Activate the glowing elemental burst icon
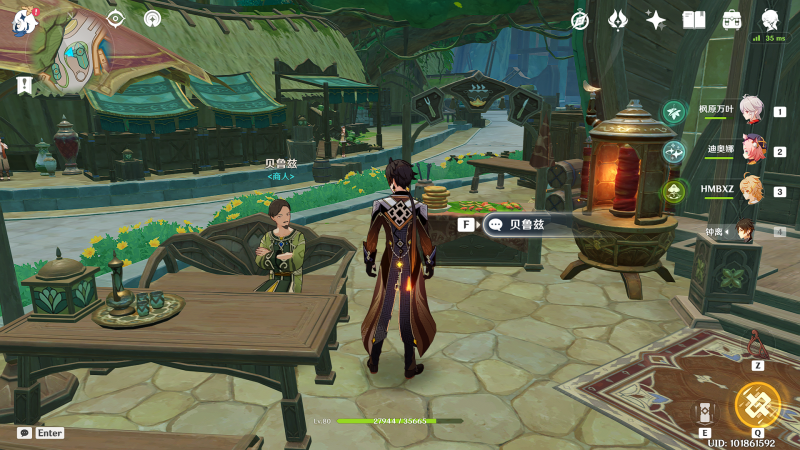This screenshot has height=450, width=800. coord(758,404)
